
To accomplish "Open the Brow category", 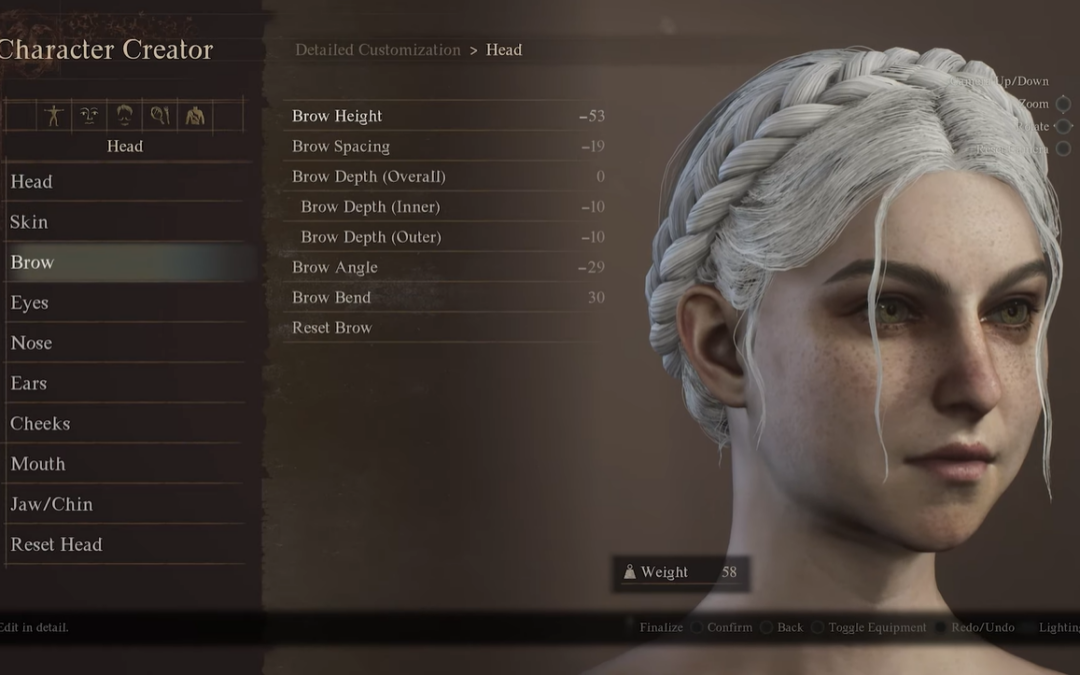I will pyautogui.click(x=32, y=262).
